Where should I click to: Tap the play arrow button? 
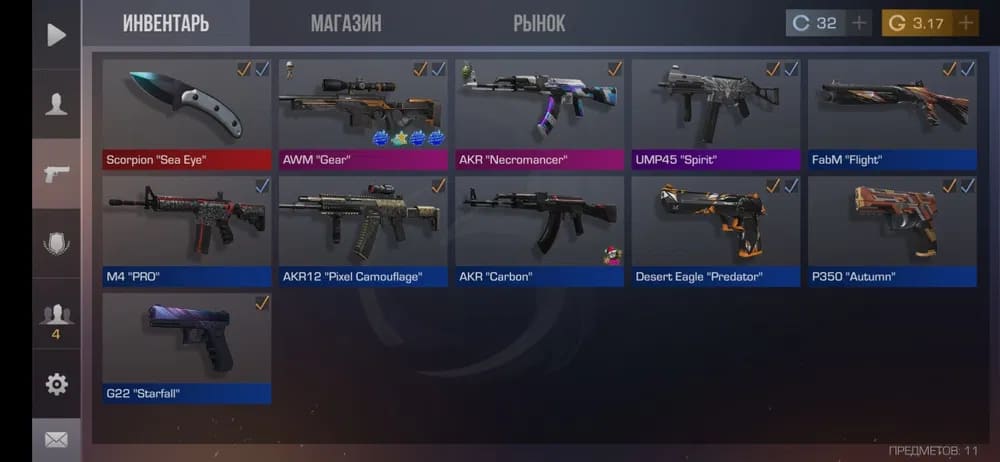[56, 35]
